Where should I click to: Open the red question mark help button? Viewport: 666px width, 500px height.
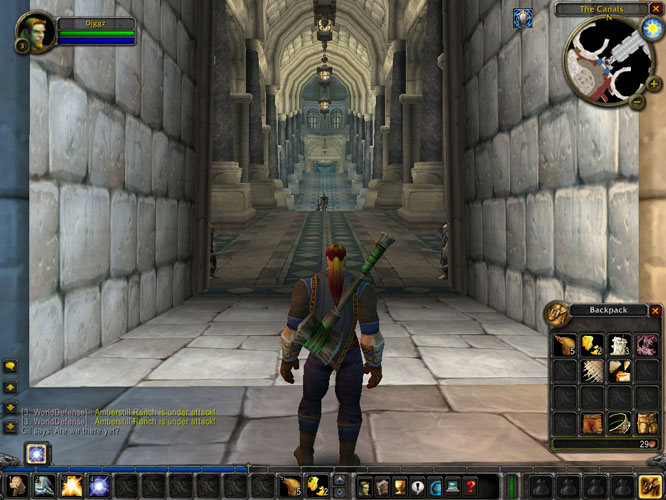[473, 487]
